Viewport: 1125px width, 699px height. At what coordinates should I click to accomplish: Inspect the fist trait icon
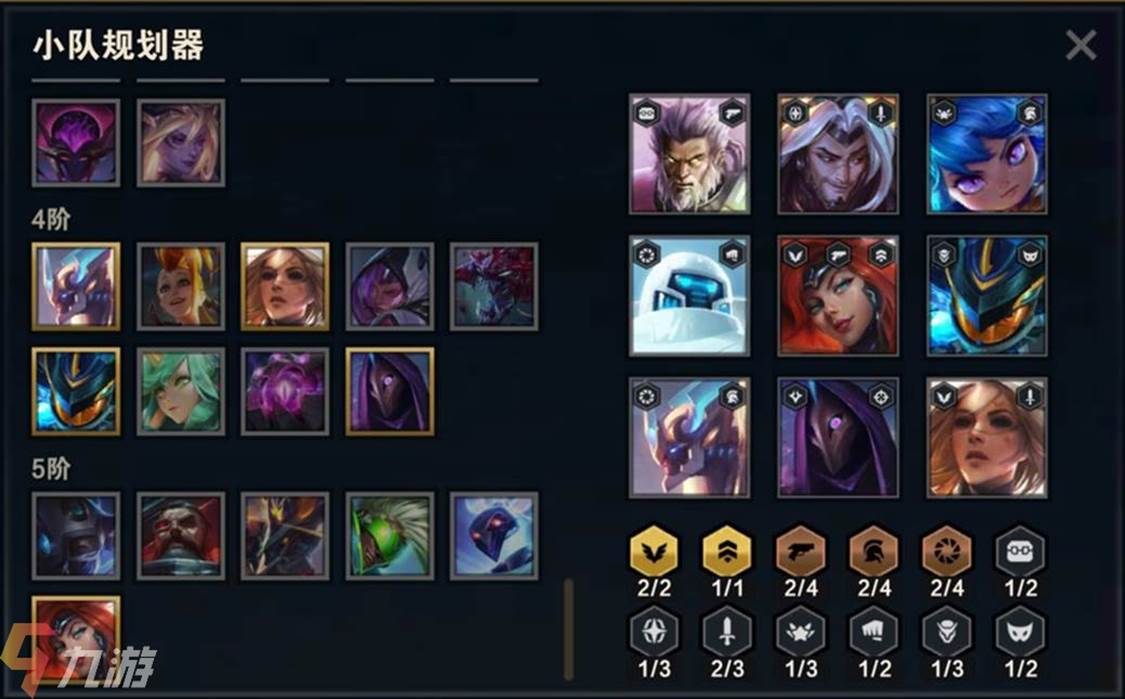point(874,632)
